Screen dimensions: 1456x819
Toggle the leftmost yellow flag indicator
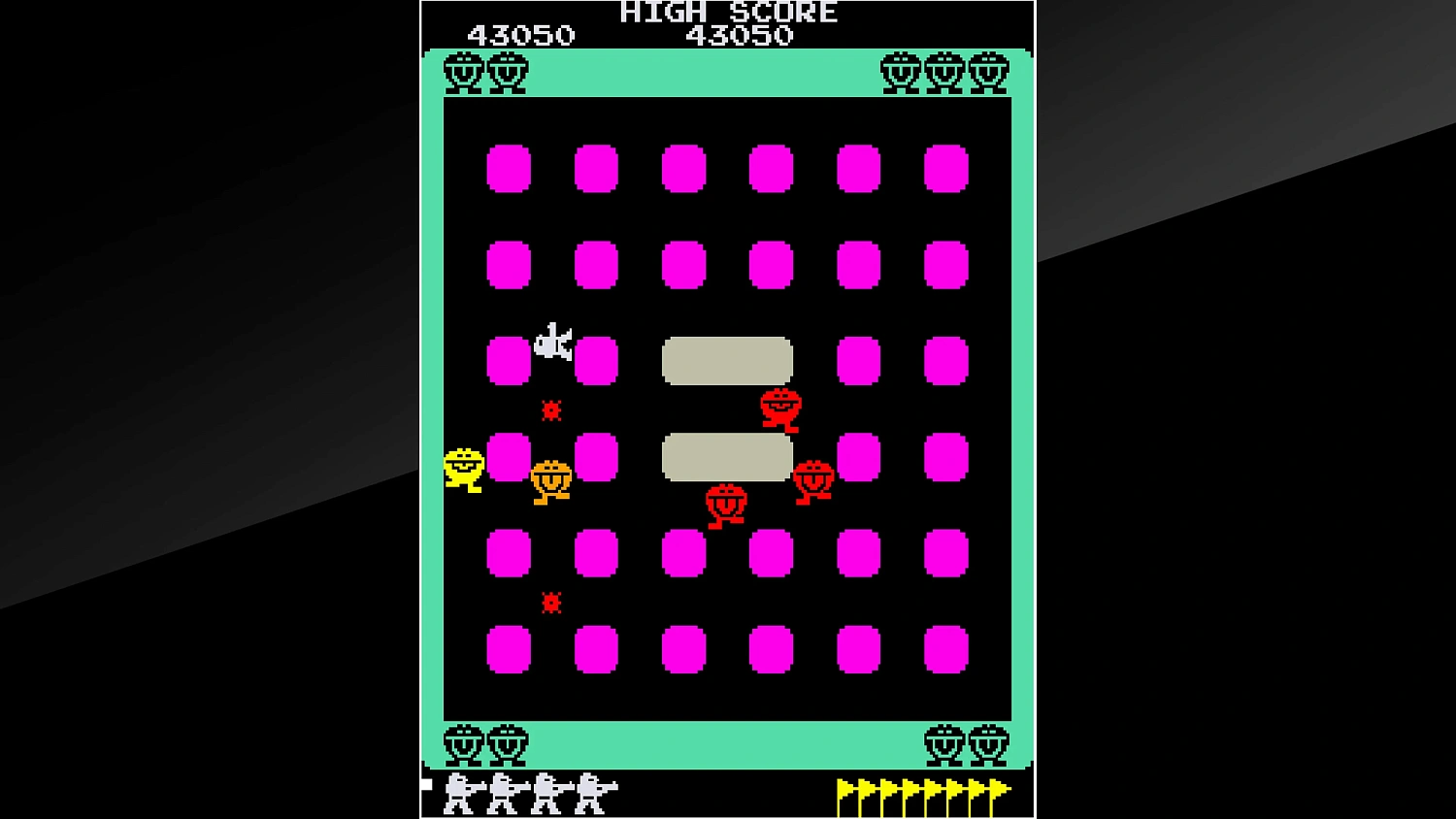coord(843,790)
